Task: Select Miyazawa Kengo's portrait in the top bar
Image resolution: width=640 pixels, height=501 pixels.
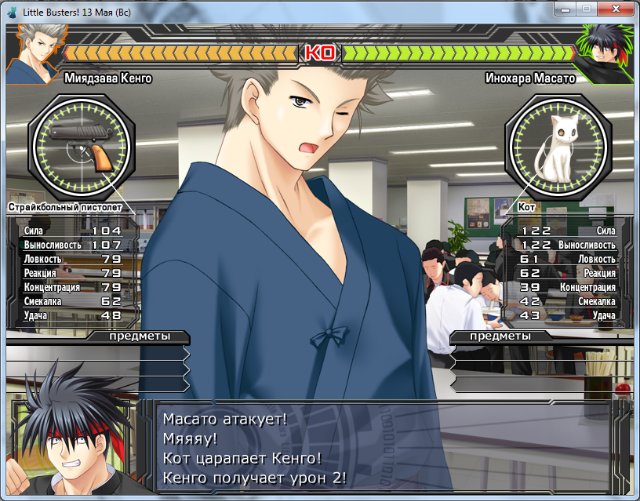Action: (32, 53)
